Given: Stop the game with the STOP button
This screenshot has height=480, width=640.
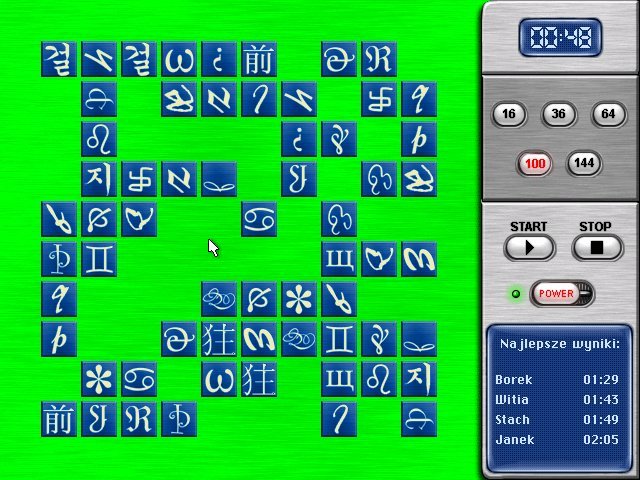Looking at the screenshot, I should (596, 247).
